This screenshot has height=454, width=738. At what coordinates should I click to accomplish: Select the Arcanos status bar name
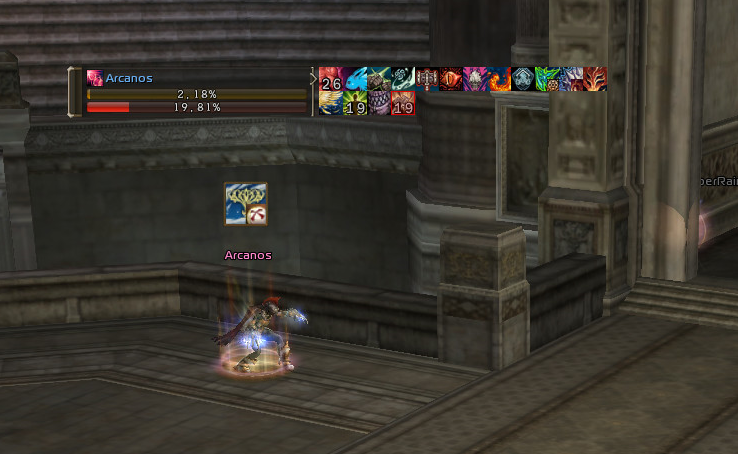click(x=129, y=77)
